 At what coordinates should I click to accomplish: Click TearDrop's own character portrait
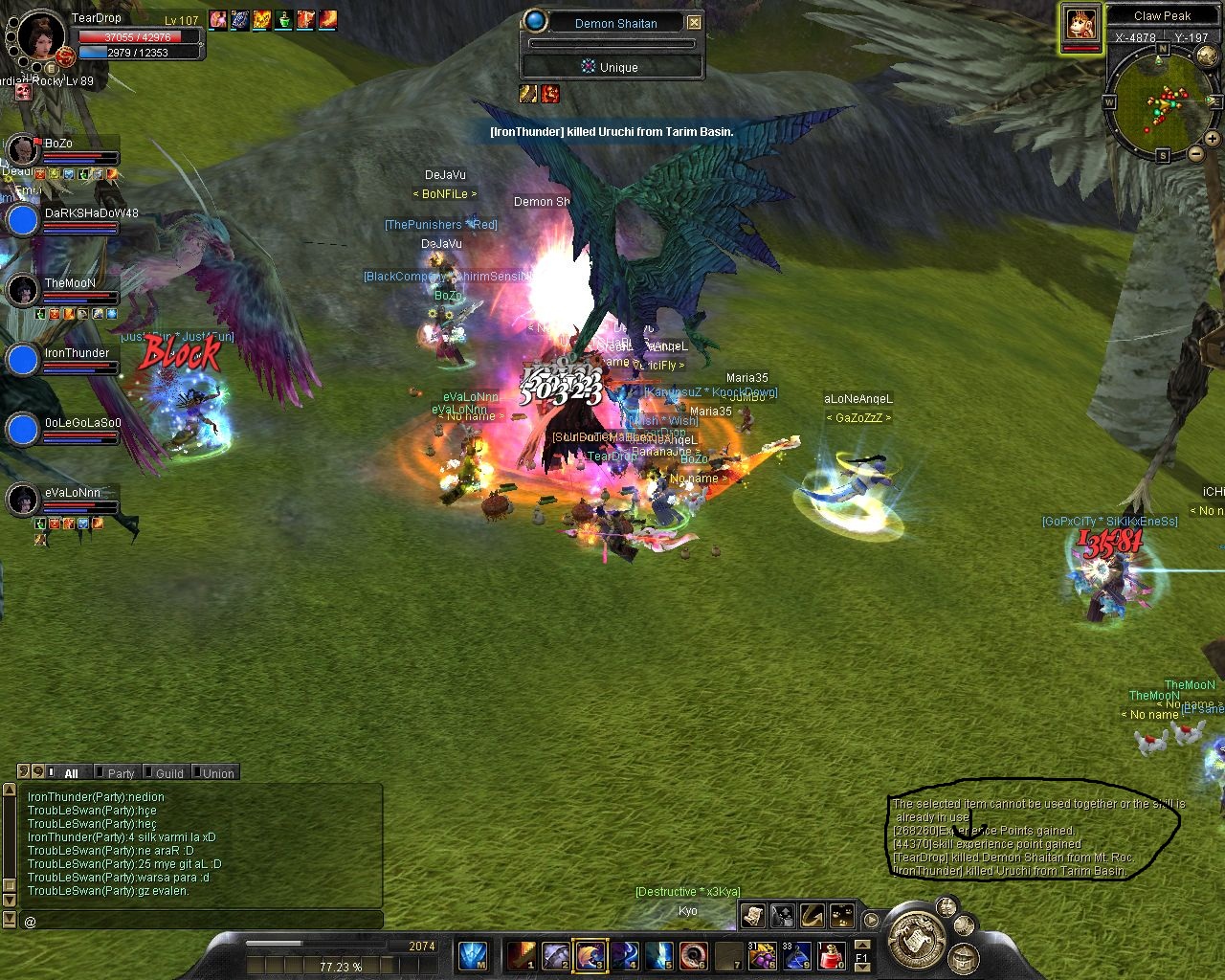tap(40, 36)
